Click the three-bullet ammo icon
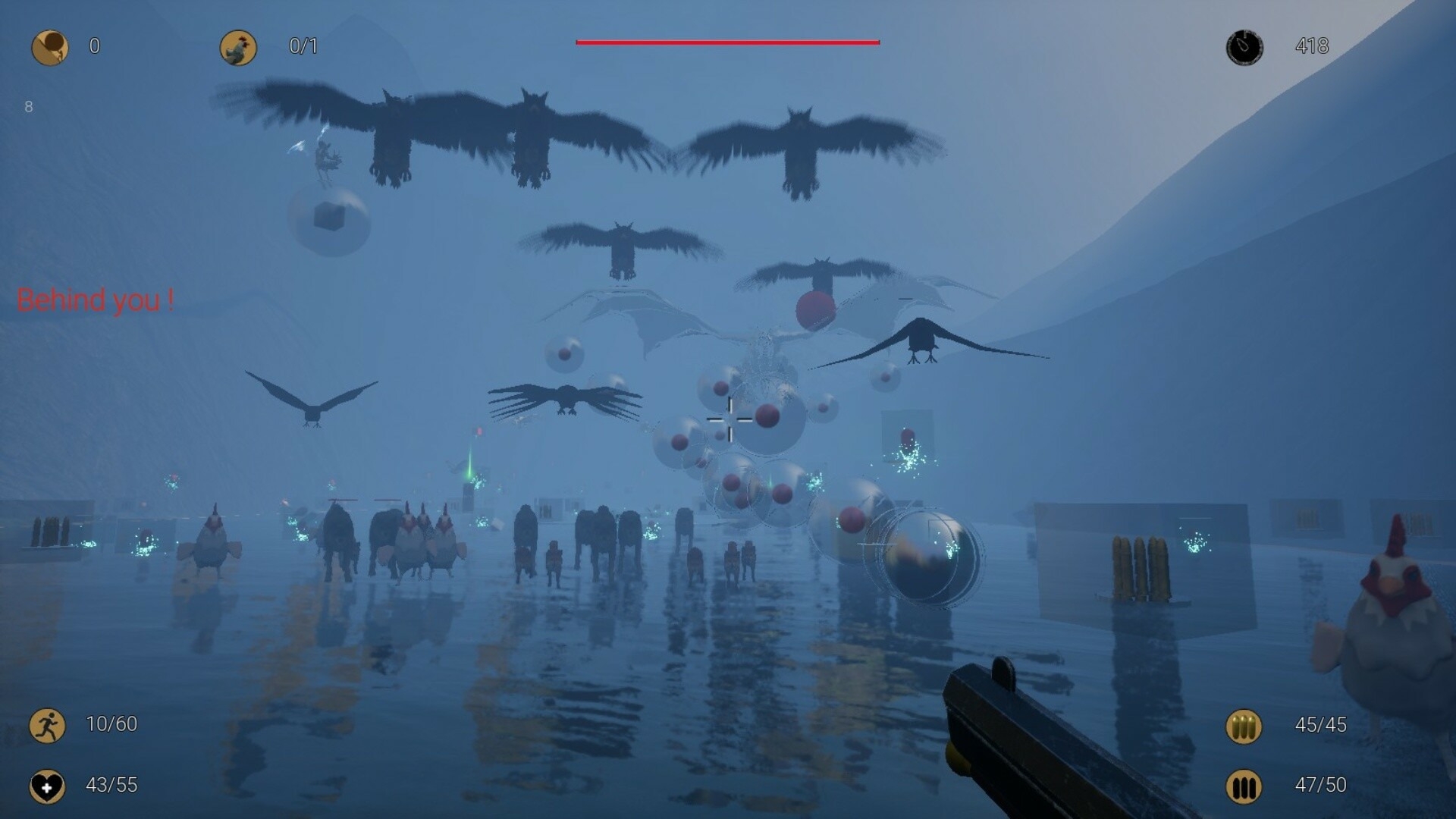This screenshot has width=1456, height=819. point(1244,726)
